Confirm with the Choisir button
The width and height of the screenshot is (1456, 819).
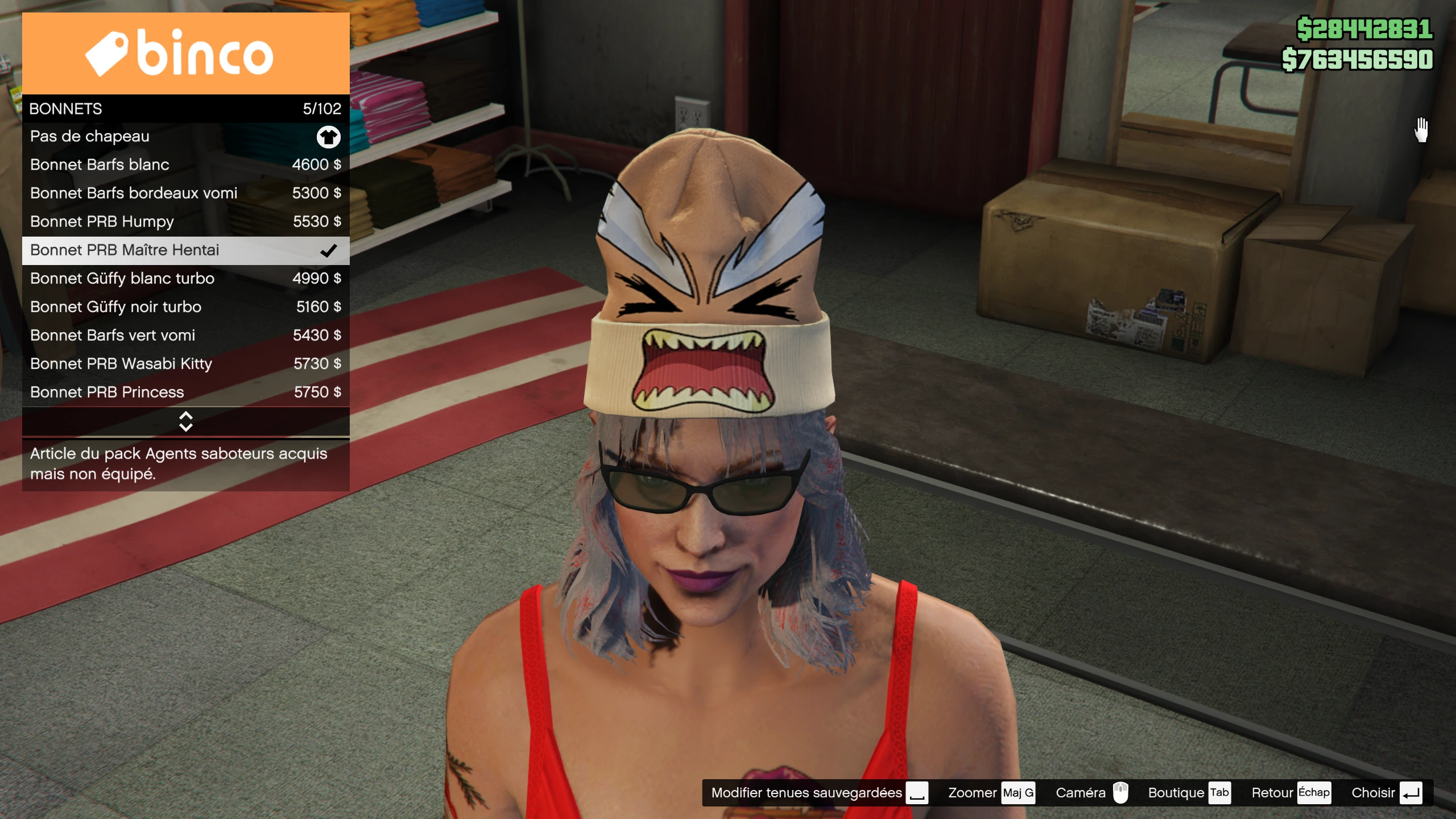(x=1386, y=793)
